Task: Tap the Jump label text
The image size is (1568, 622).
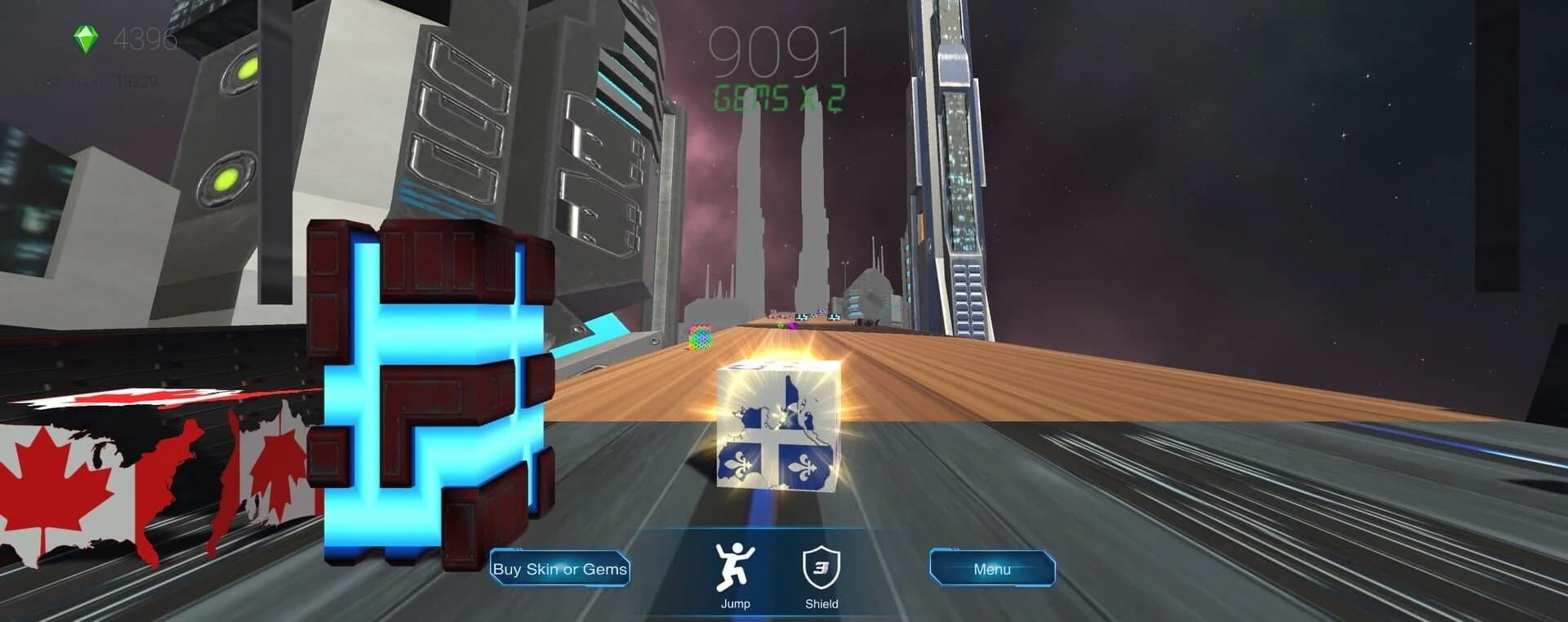Action: click(x=734, y=603)
